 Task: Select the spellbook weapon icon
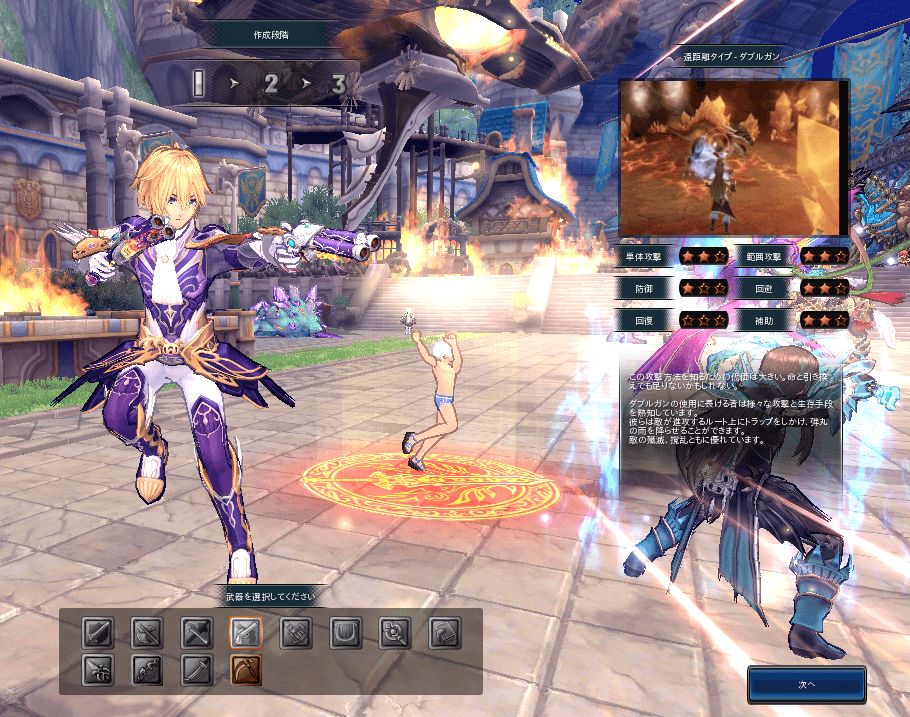click(x=444, y=632)
